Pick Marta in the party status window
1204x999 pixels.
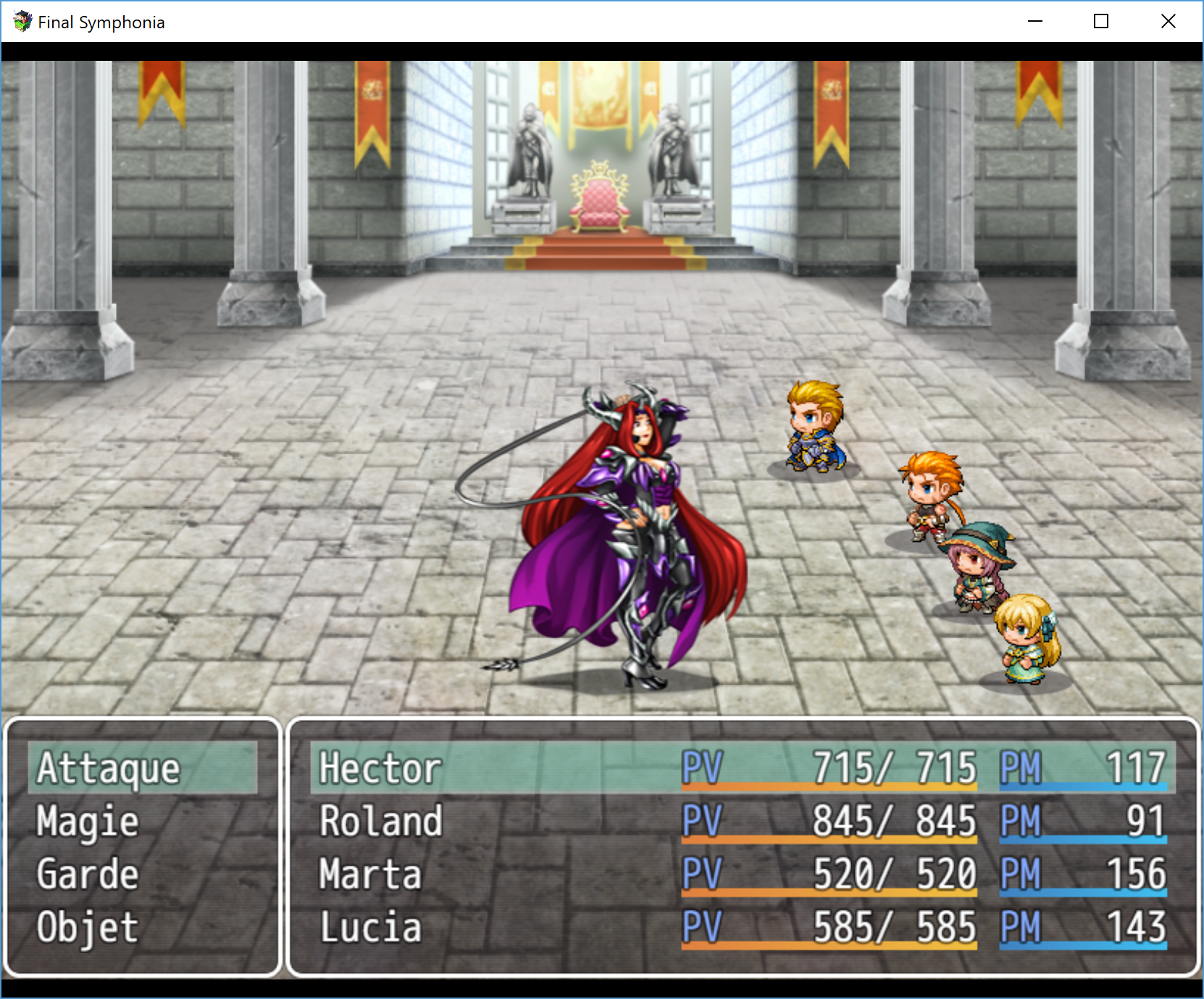(x=743, y=874)
